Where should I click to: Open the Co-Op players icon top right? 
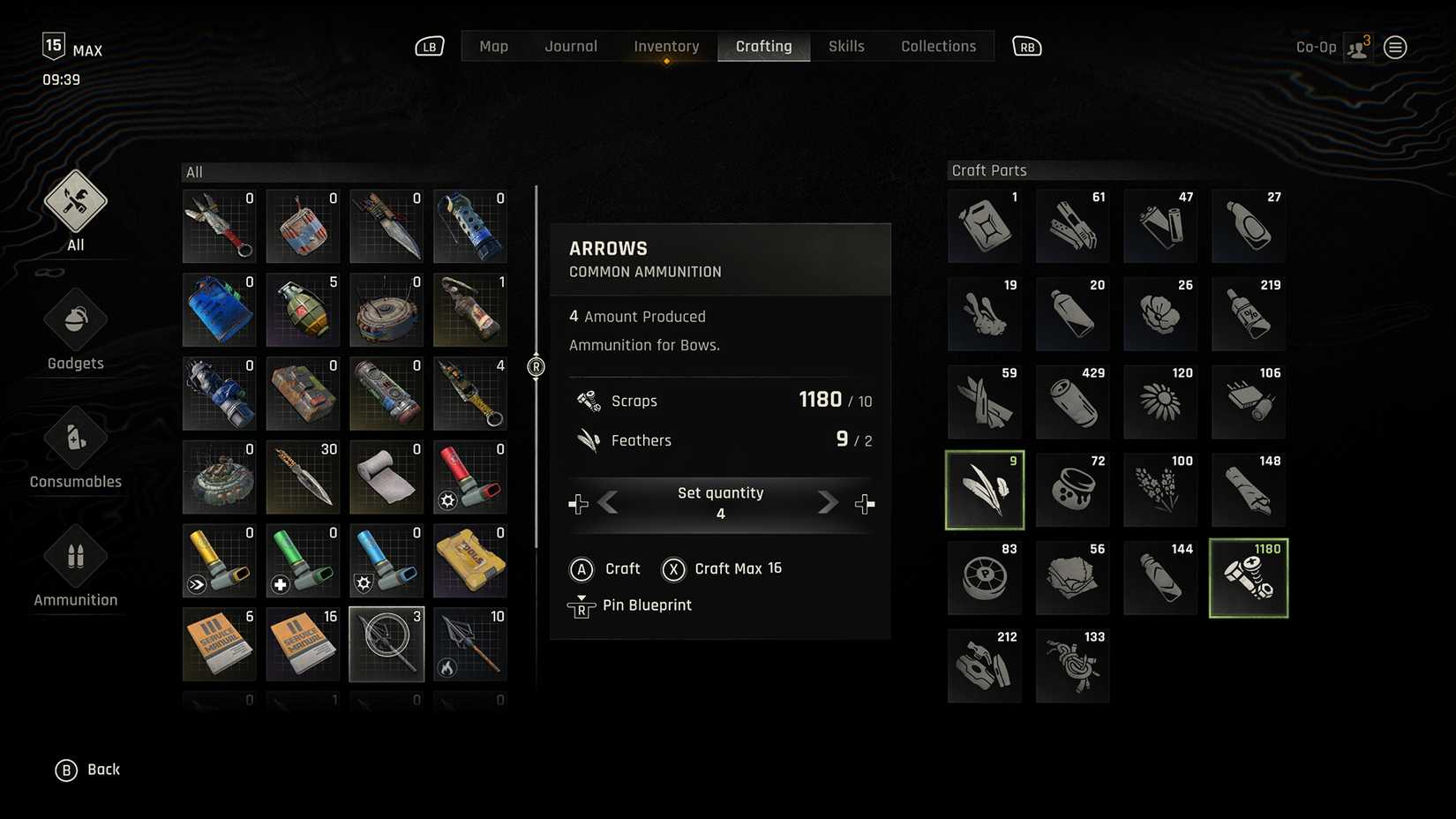[x=1357, y=47]
